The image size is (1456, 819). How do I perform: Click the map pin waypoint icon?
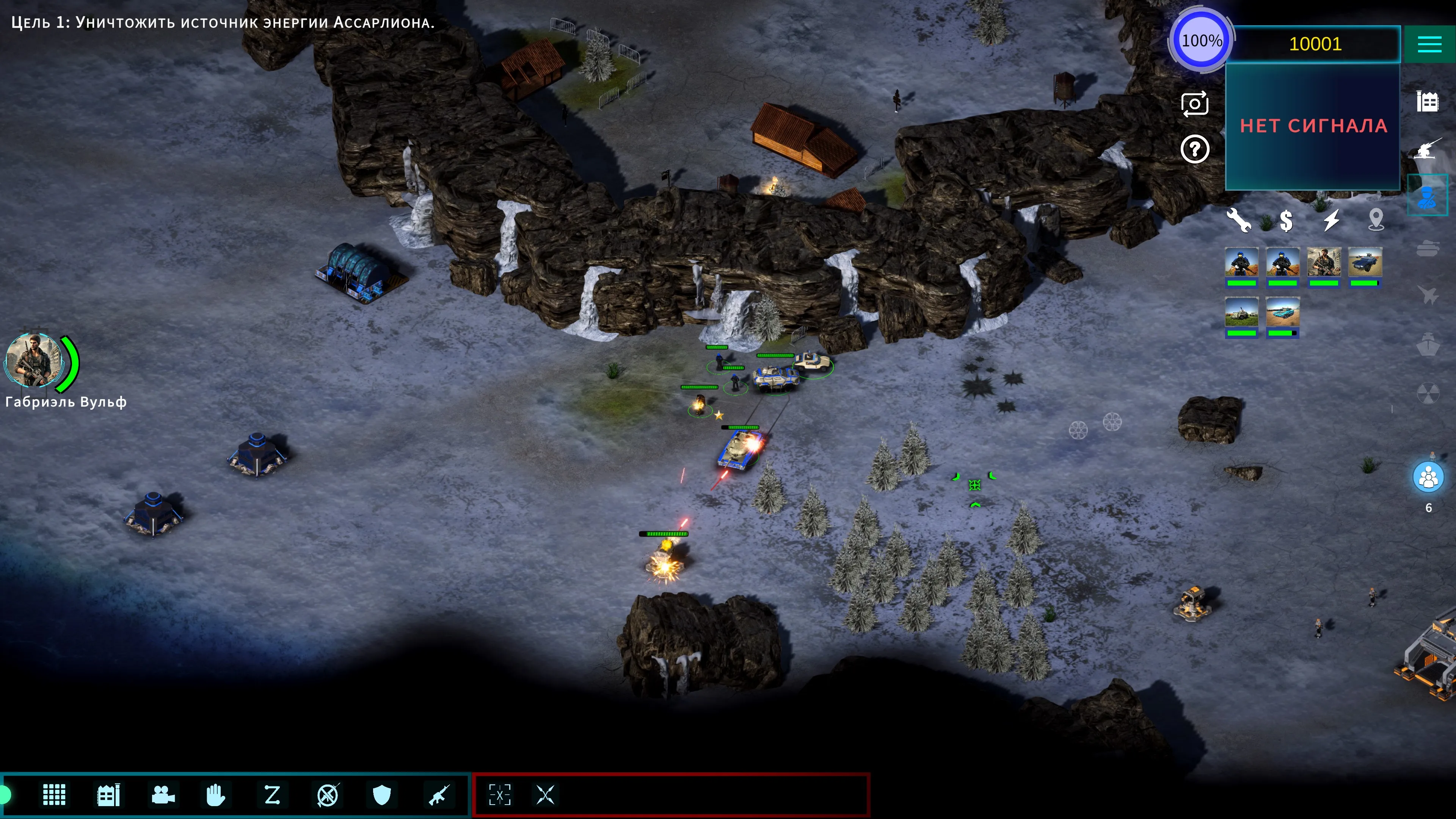pyautogui.click(x=1376, y=219)
